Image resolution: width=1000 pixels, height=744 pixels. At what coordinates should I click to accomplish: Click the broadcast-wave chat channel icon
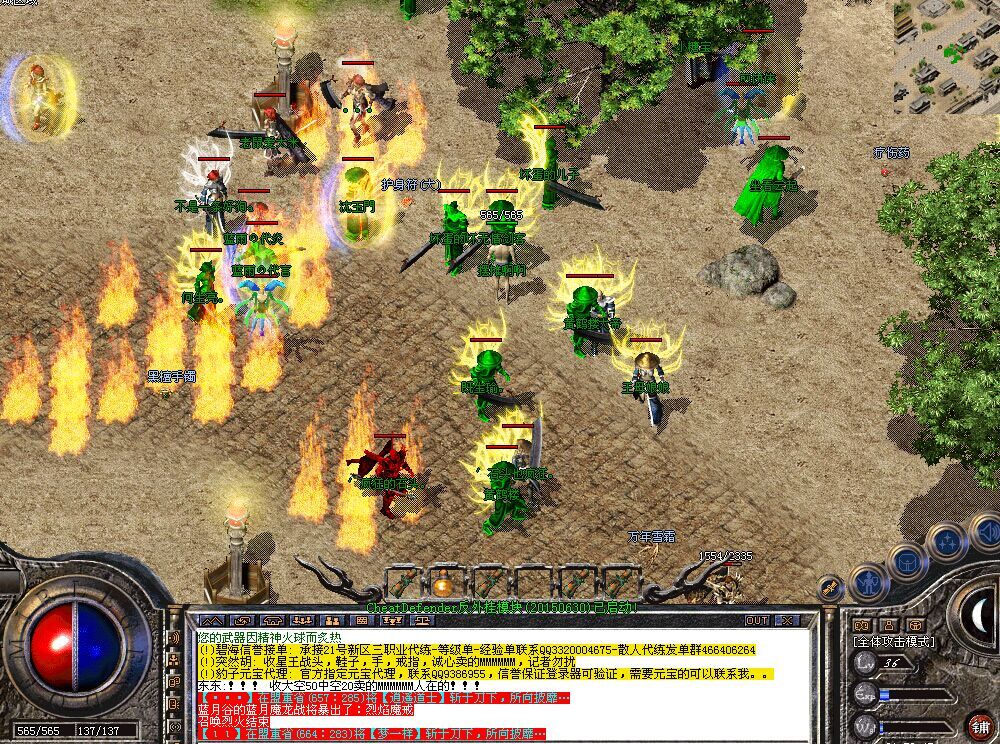(x=174, y=637)
